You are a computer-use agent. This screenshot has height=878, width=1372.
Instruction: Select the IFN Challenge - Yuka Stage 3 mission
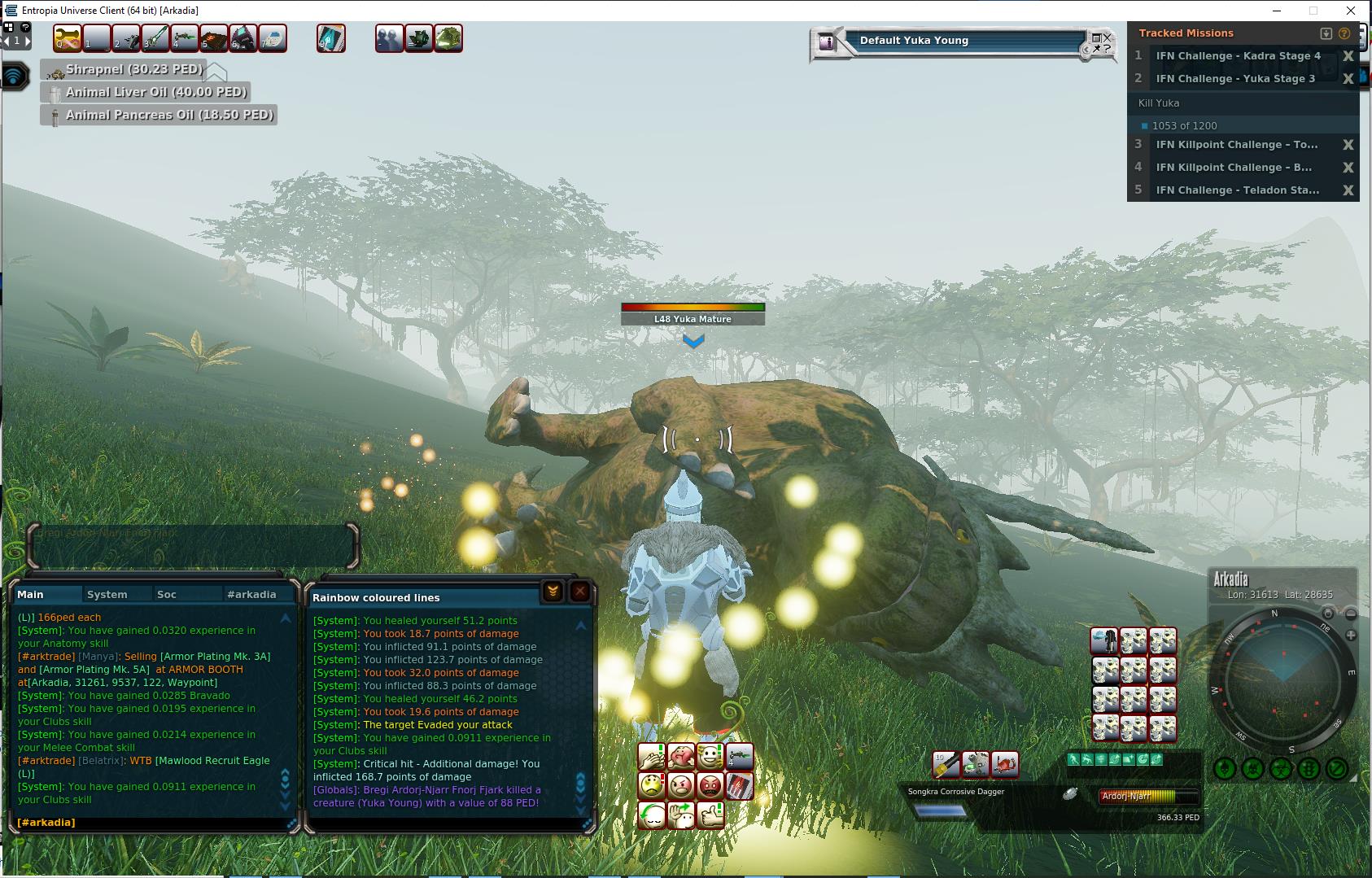pos(1235,79)
